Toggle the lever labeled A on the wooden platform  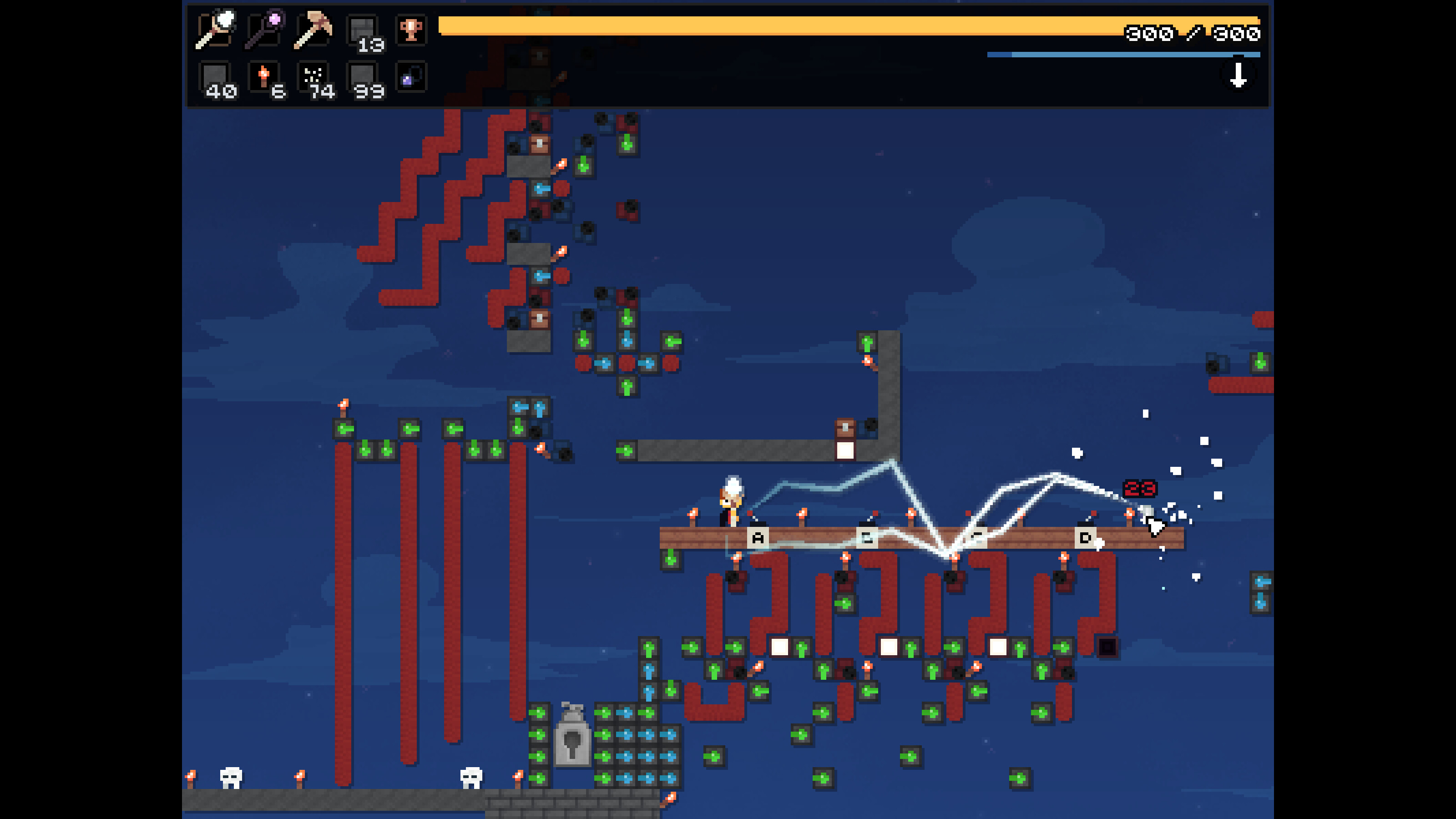tap(758, 537)
